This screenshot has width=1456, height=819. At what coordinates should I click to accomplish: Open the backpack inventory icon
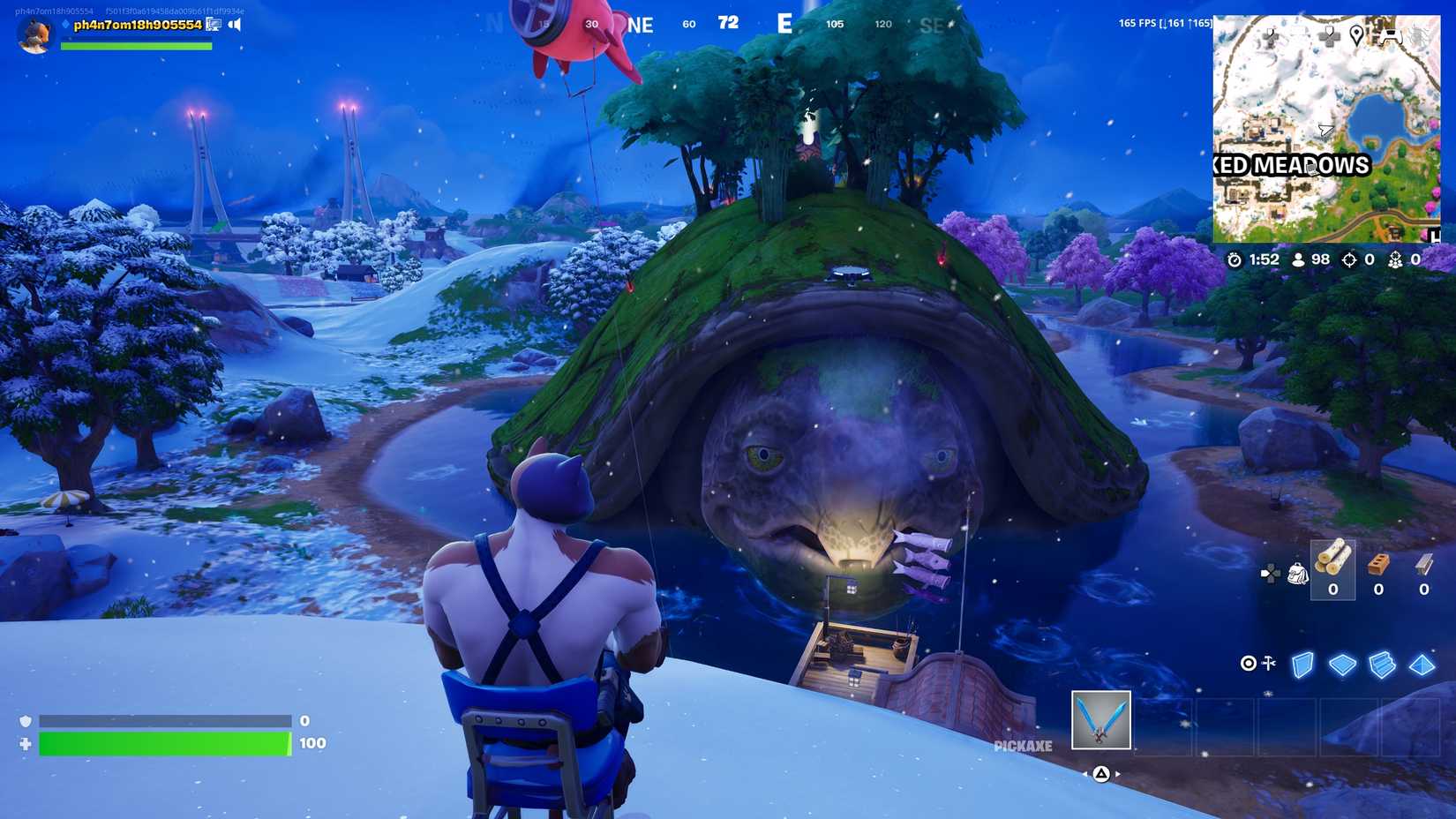coord(1298,573)
